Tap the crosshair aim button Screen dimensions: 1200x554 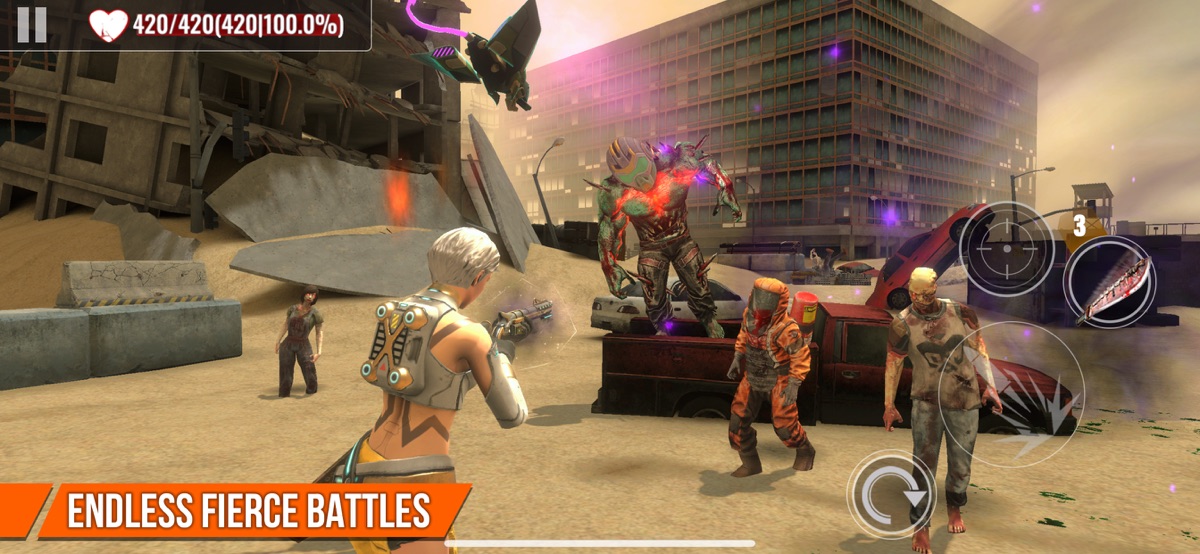pos(1006,248)
